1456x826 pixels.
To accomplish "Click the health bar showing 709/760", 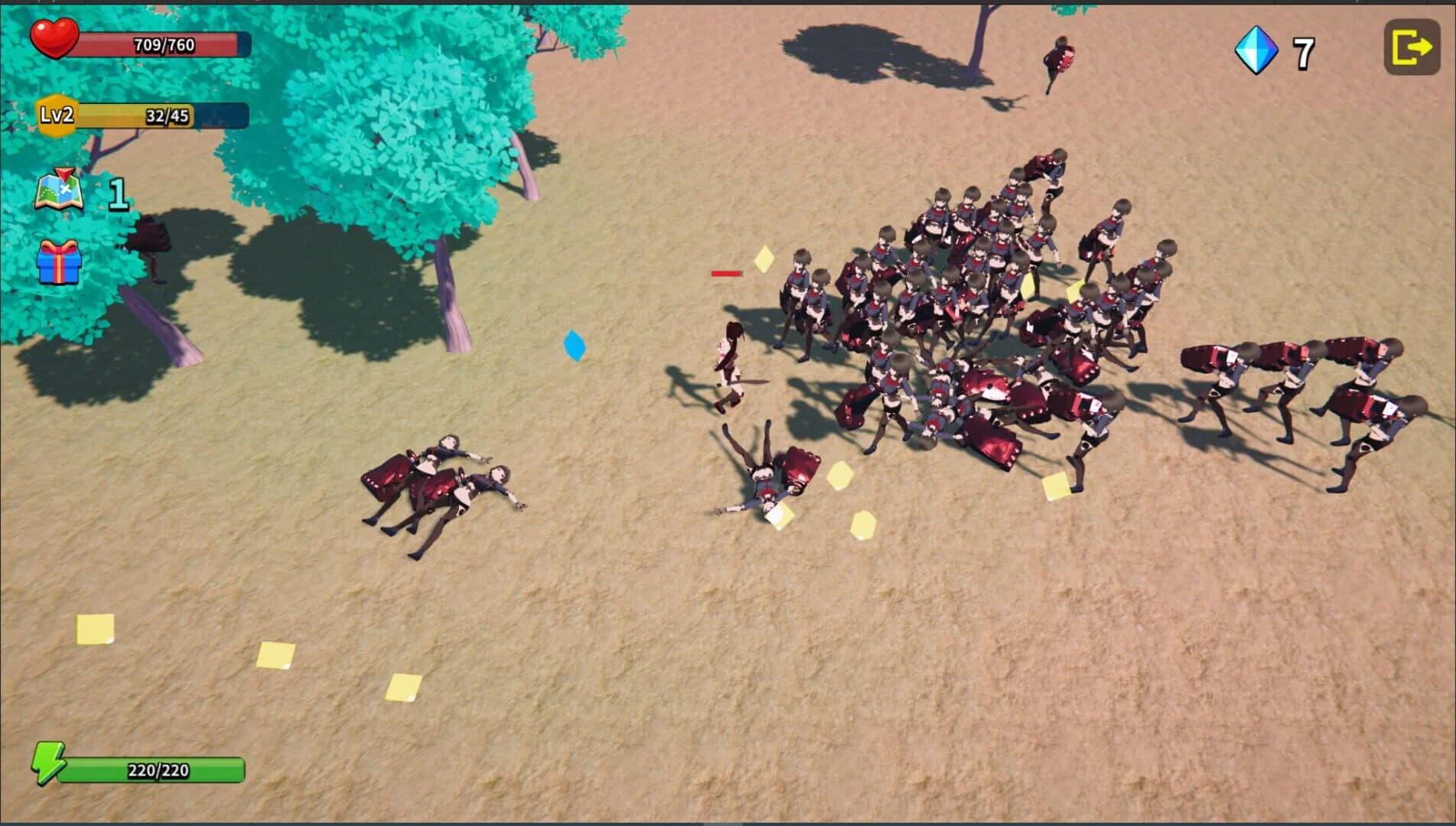I will coord(164,44).
